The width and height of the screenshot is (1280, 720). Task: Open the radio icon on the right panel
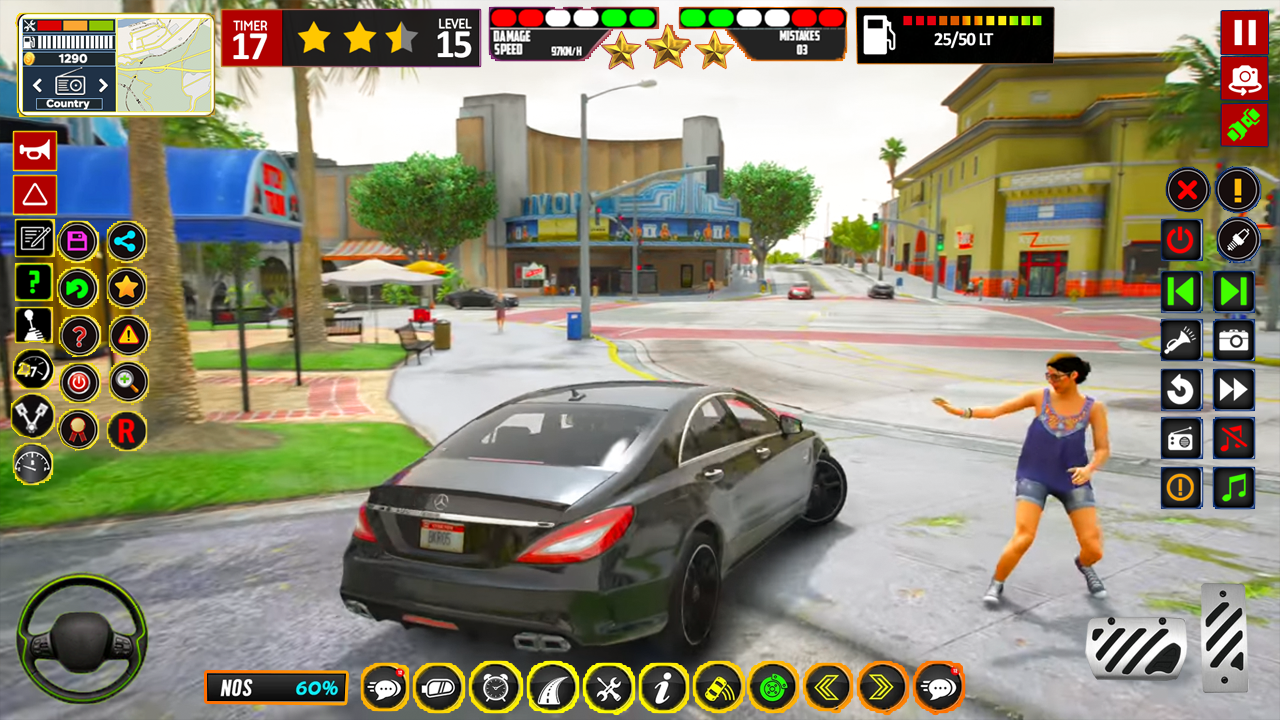[x=1180, y=438]
